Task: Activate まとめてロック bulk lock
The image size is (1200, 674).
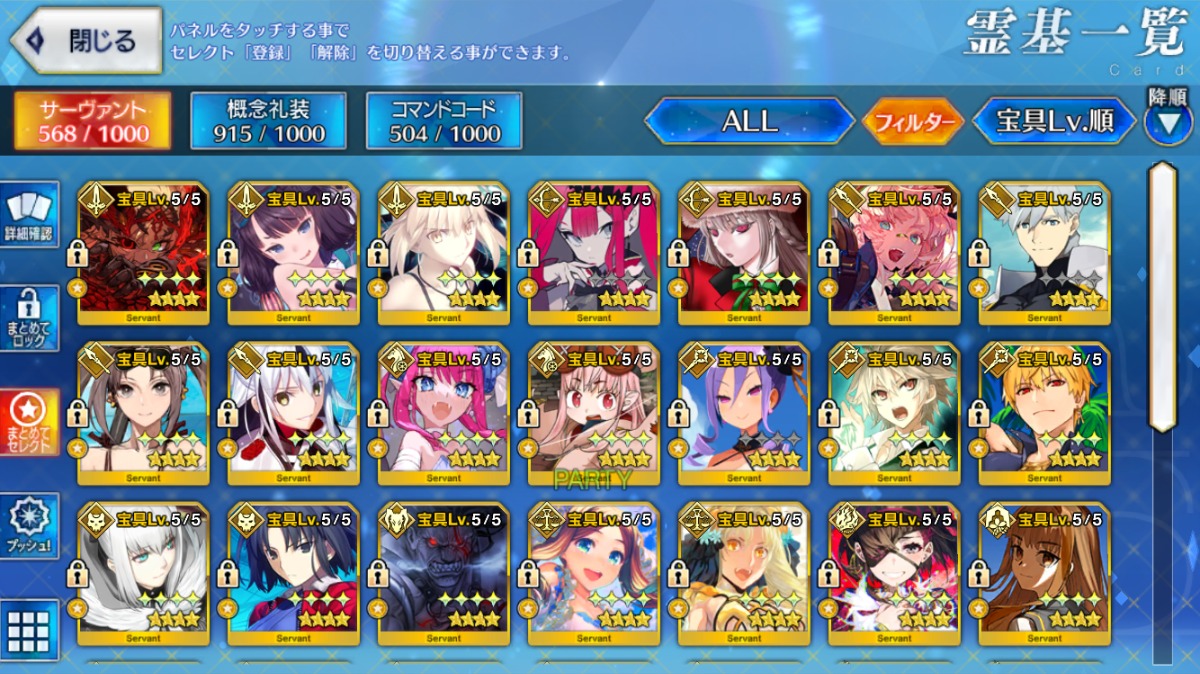Action: pyautogui.click(x=30, y=319)
